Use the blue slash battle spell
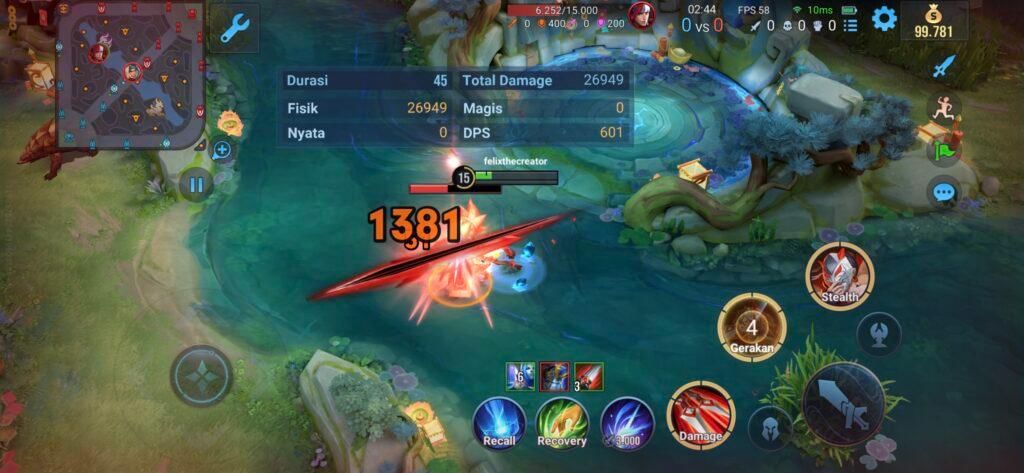Screen dimensions: 1024x473 [x=627, y=423]
